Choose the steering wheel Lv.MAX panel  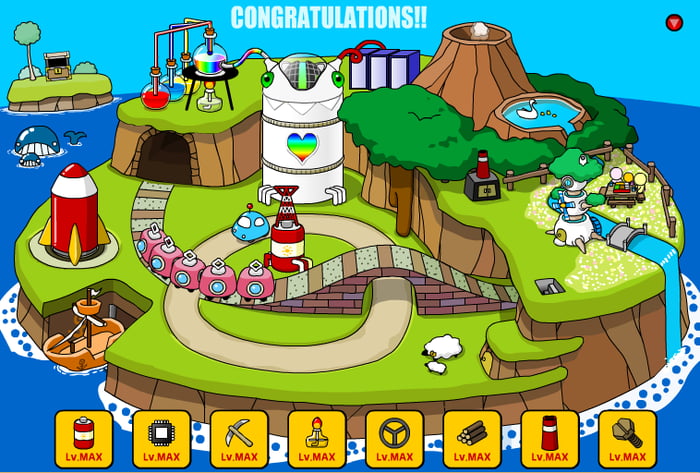pos(394,439)
